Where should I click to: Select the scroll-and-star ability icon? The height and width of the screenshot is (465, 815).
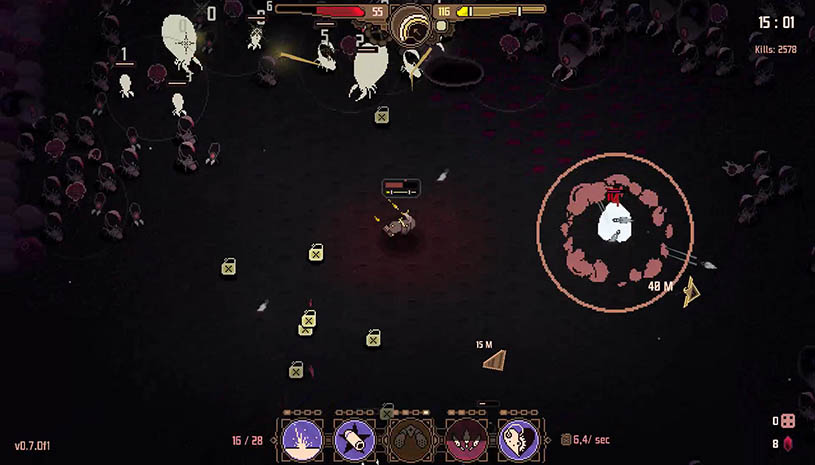point(356,439)
